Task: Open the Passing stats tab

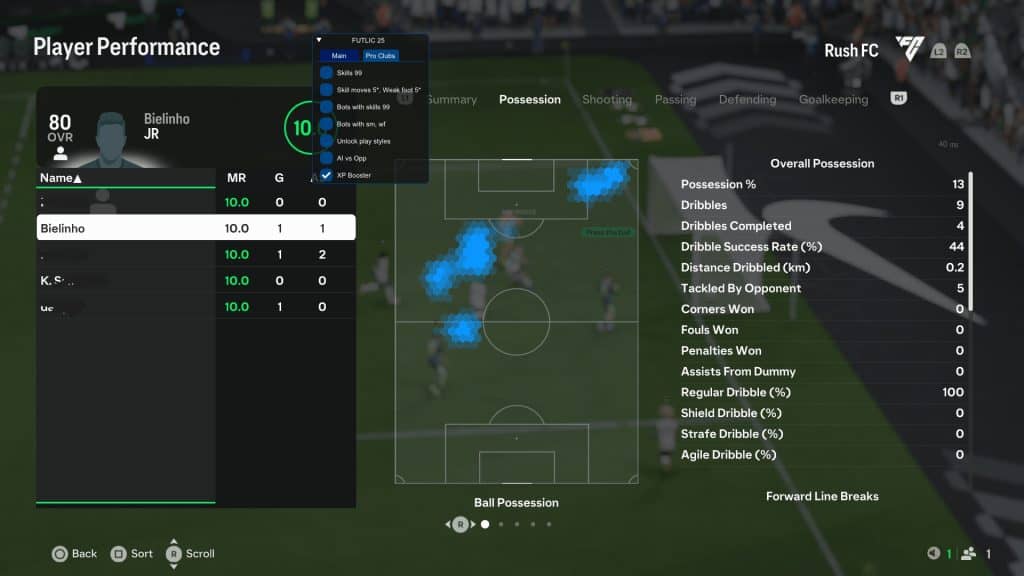Action: coord(675,100)
